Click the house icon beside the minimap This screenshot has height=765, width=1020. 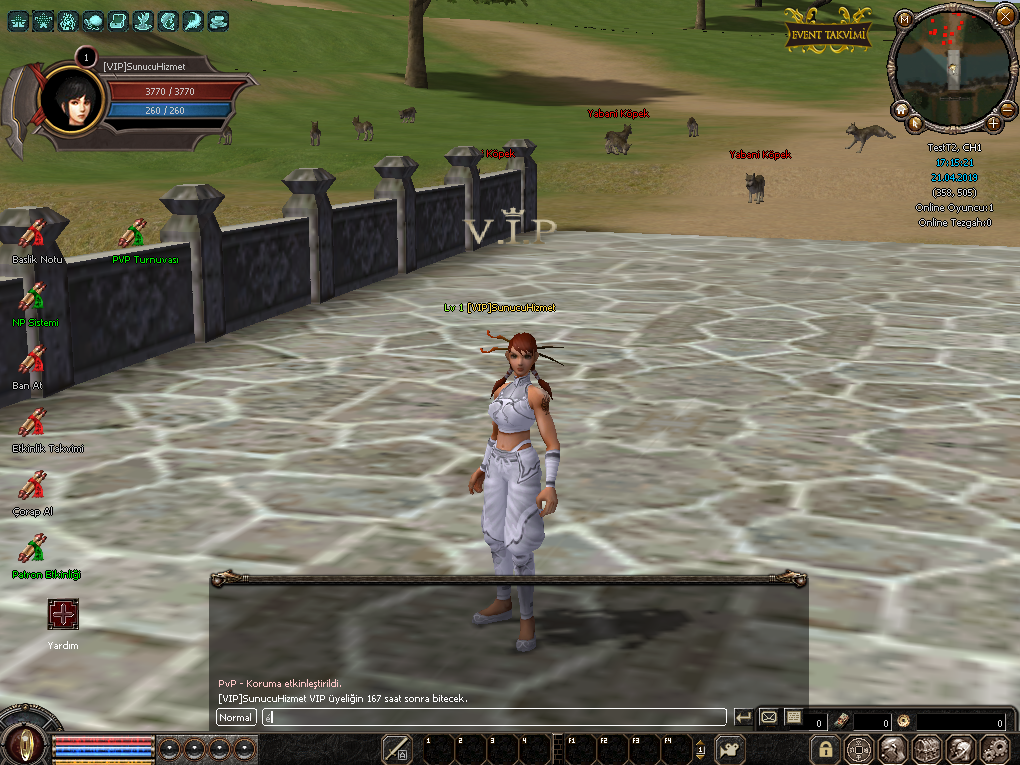pyautogui.click(x=900, y=109)
